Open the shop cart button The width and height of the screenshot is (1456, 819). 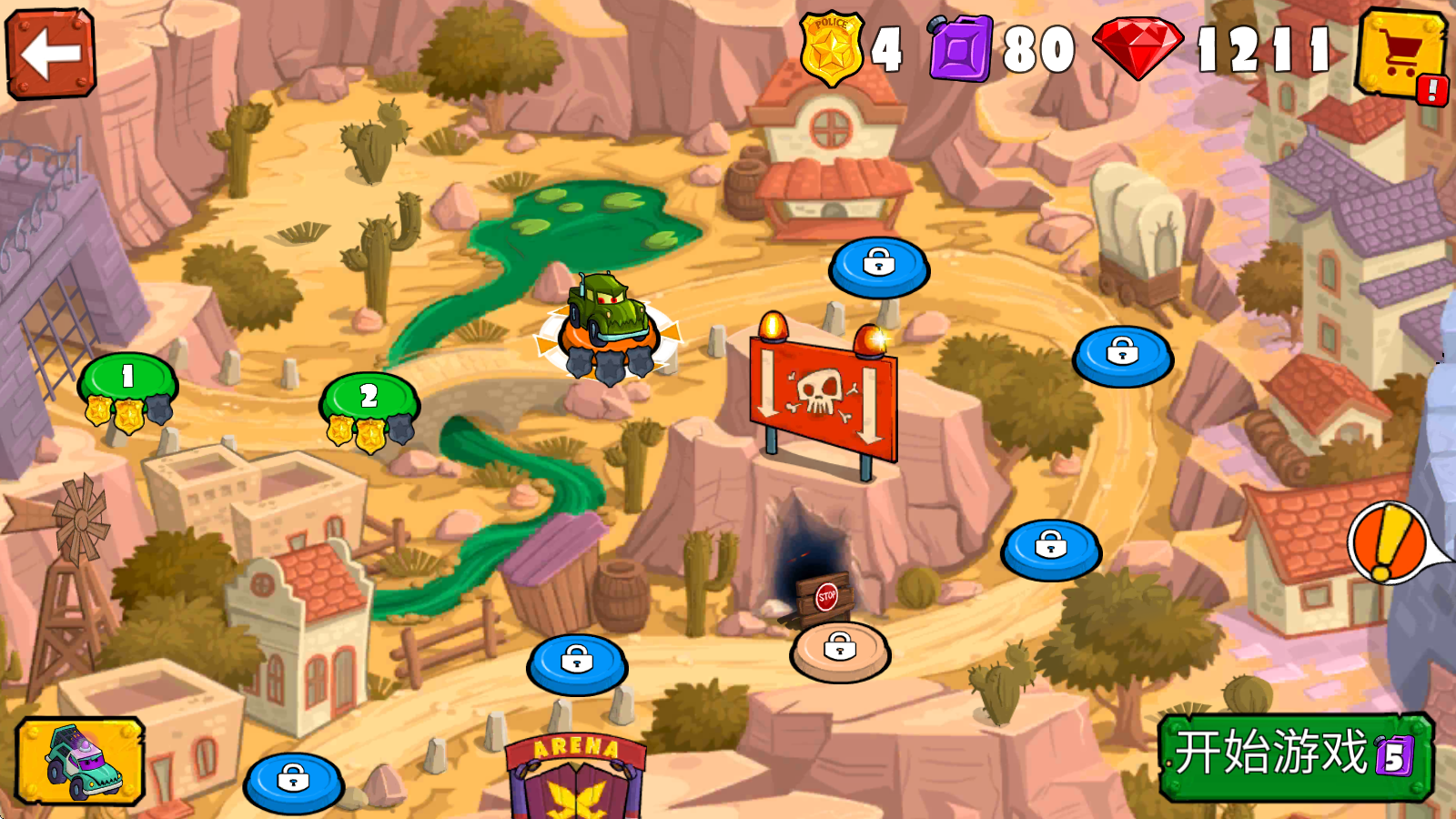(1400, 55)
